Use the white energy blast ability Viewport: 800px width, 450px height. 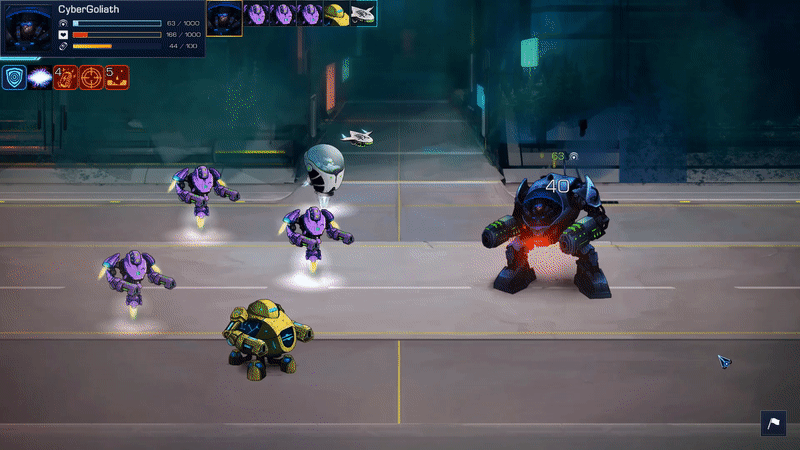40,77
